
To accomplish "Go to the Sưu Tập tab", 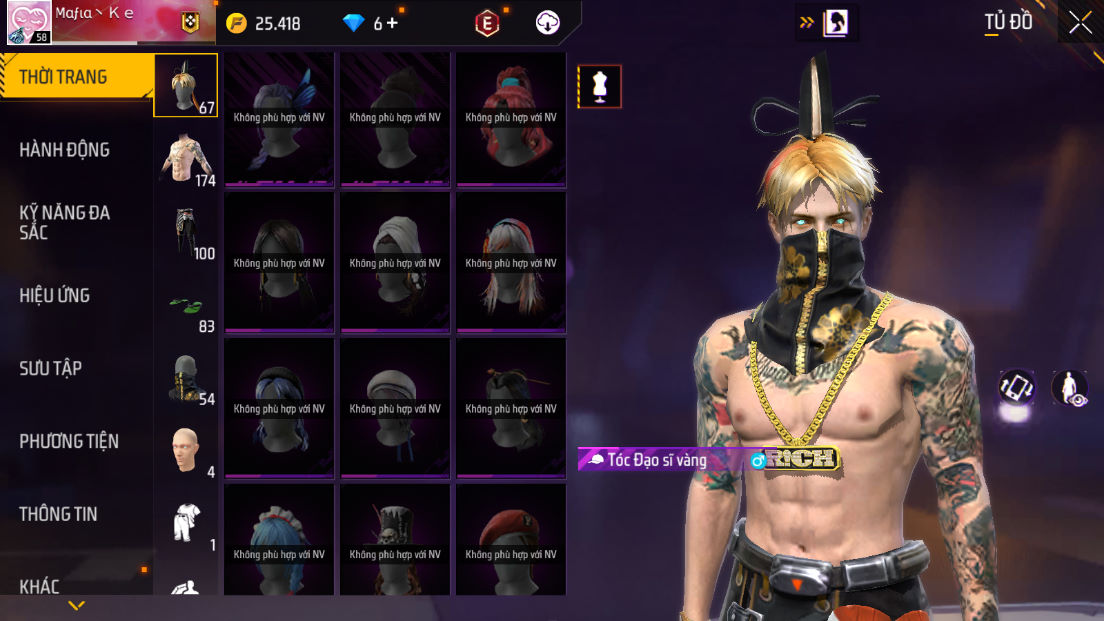I will (51, 368).
